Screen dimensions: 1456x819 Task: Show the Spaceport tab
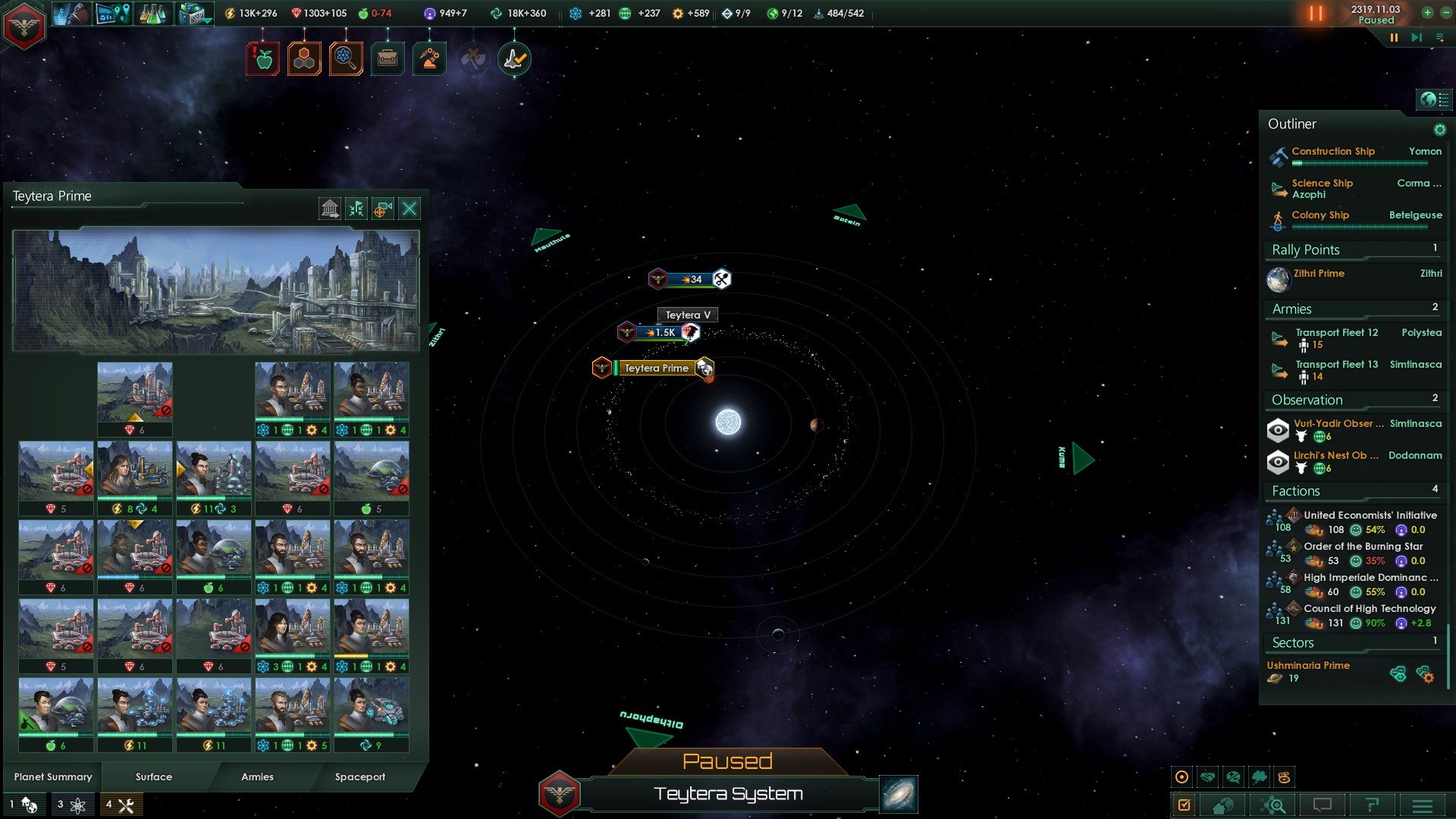point(360,777)
